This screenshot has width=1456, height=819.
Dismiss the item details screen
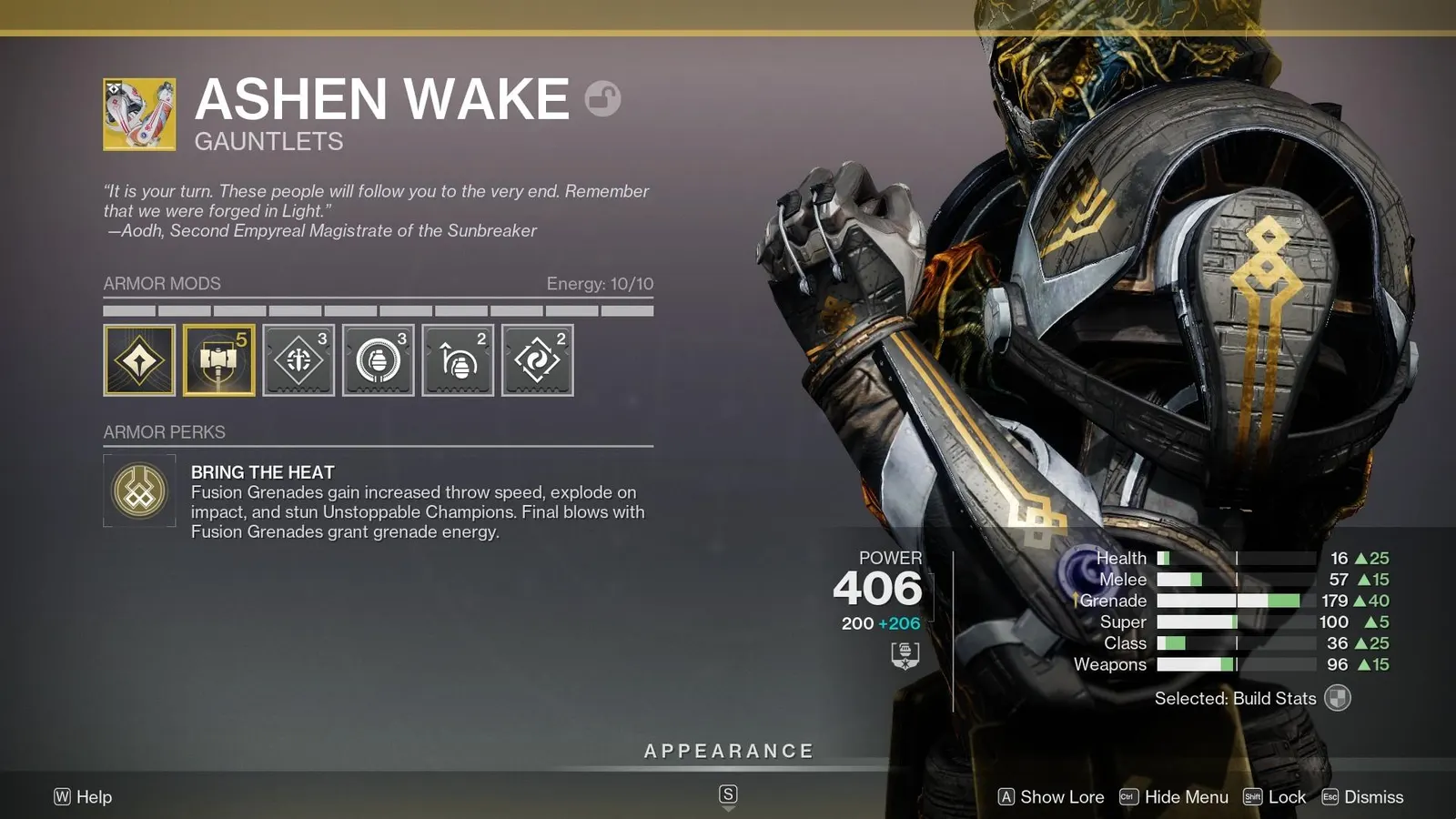click(1363, 797)
